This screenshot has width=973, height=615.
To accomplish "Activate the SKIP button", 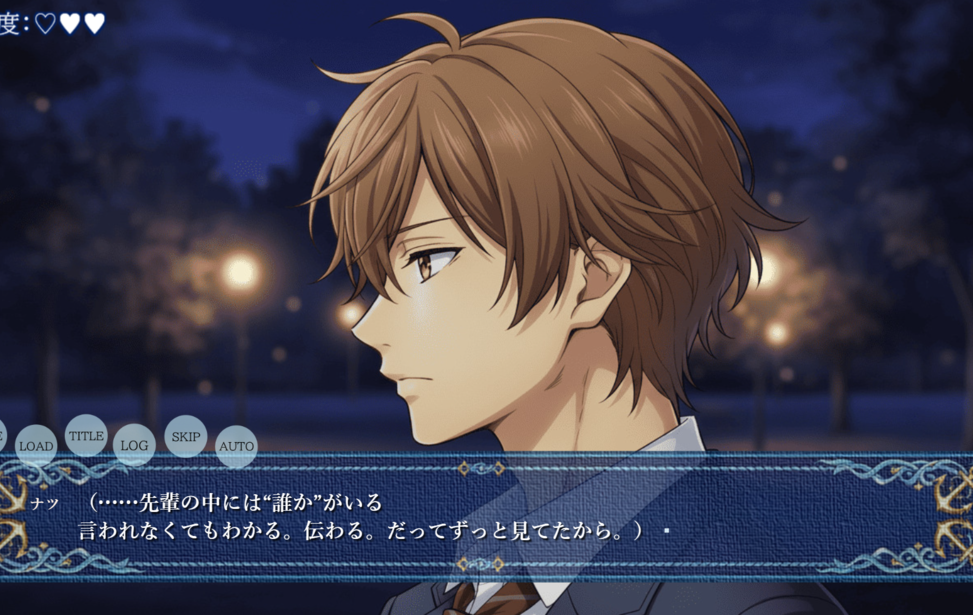I will tap(186, 436).
